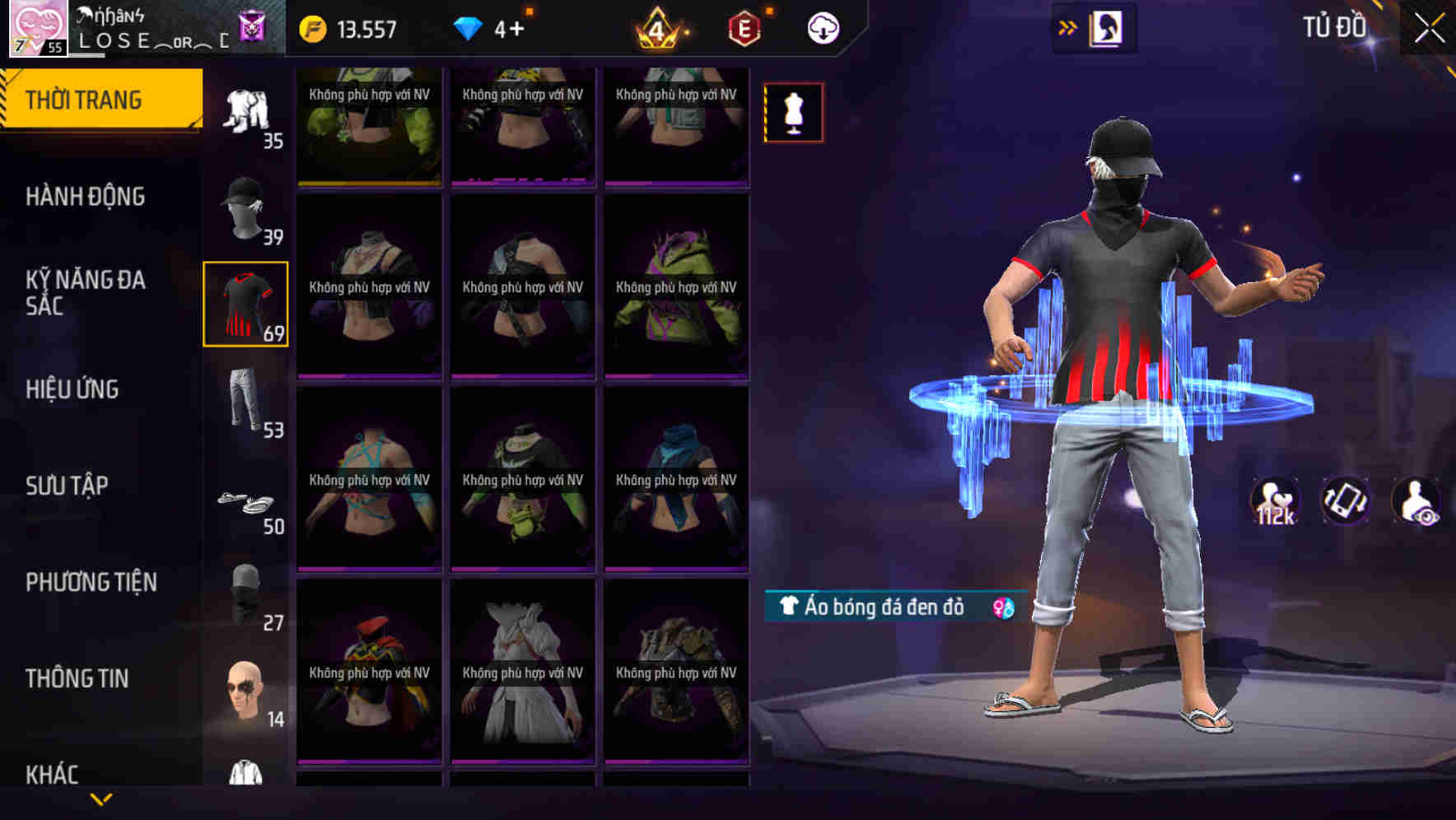The width and height of the screenshot is (1456, 820).
Task: Select the mask category showing 27 items
Action: coord(245,594)
